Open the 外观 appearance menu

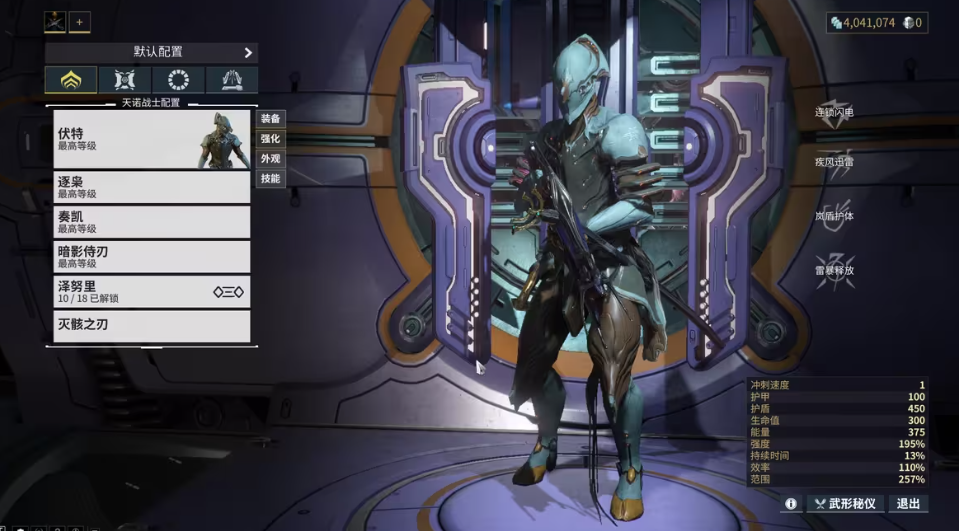[271, 158]
